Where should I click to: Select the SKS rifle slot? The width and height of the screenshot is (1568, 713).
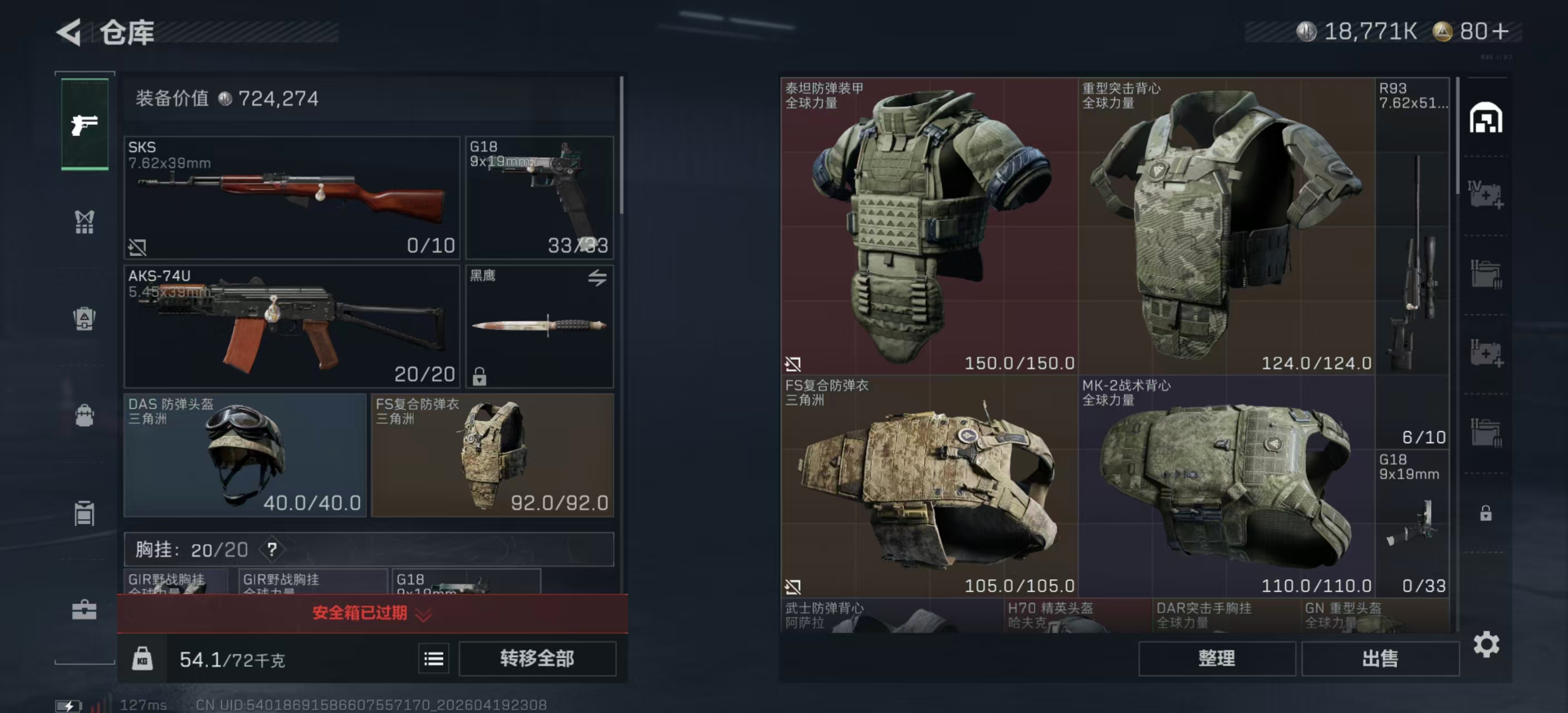point(292,197)
